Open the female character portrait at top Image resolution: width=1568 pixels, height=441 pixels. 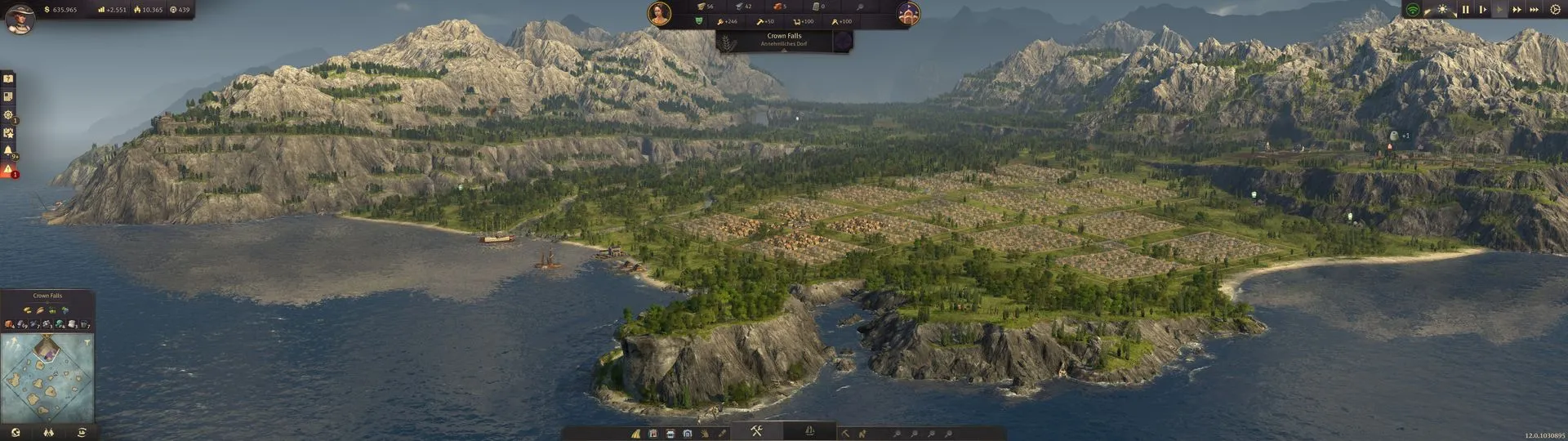tap(659, 13)
